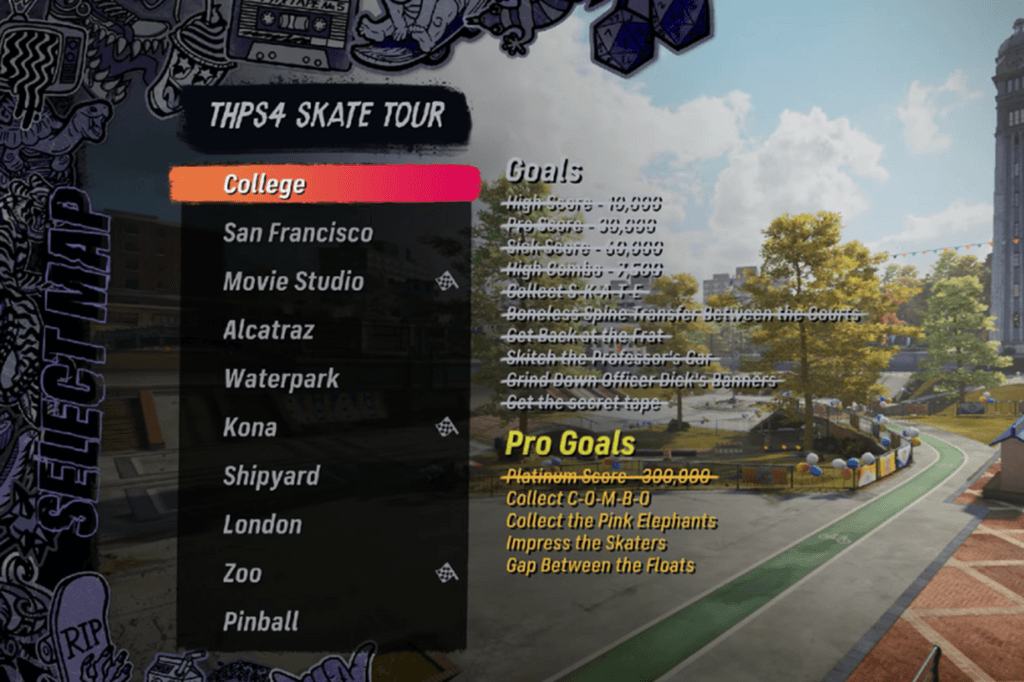Viewport: 1024px width, 682px height.
Task: Open the London level
Action: pos(262,524)
